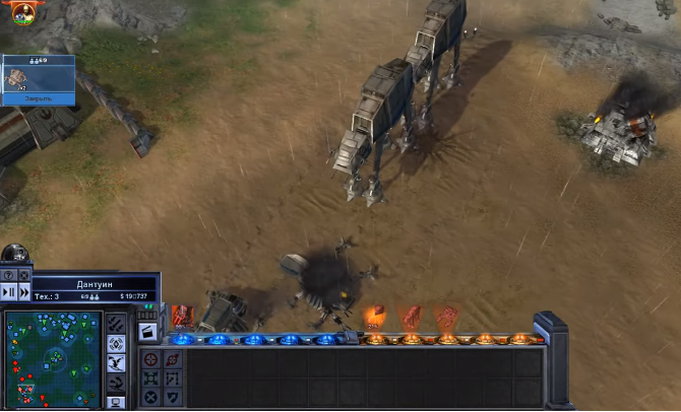The height and width of the screenshot is (412, 681).
Task: Click the minimap
Action: coord(52,358)
